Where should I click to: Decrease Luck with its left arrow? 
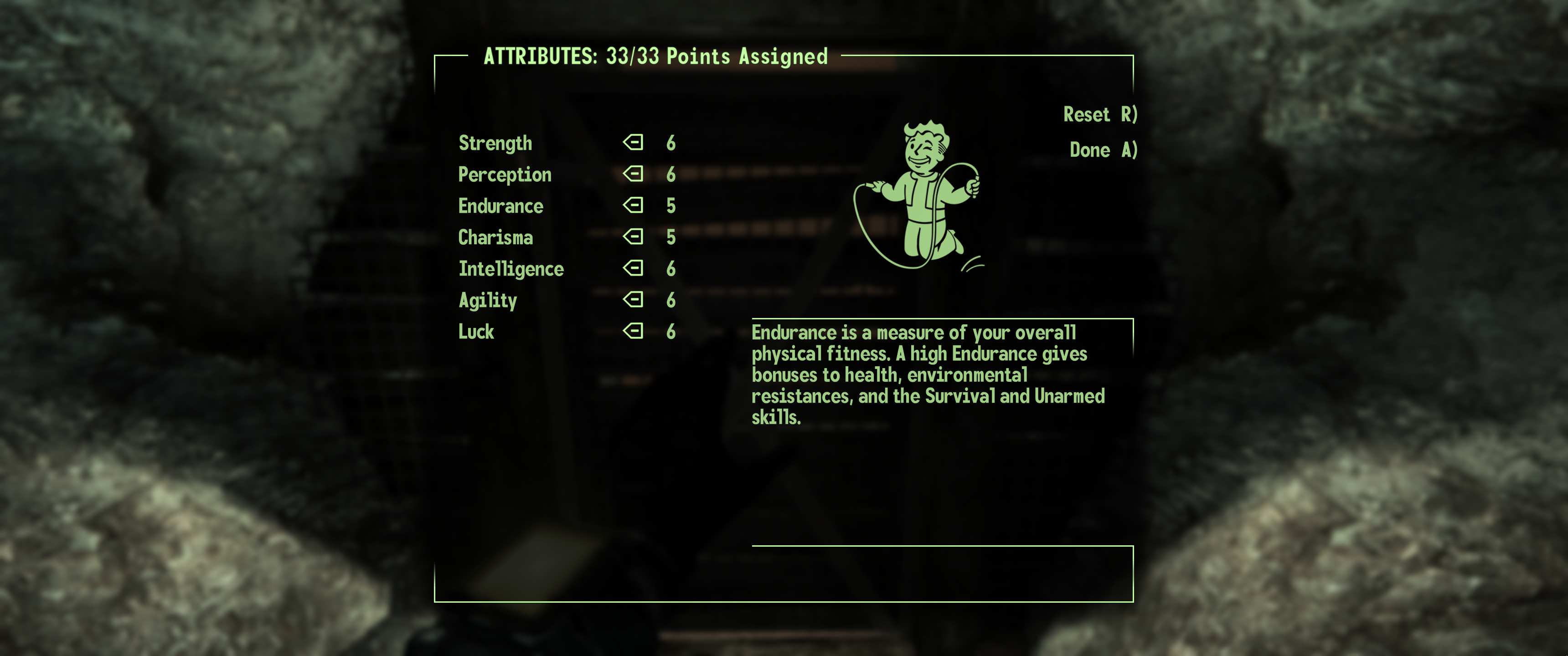coord(633,331)
